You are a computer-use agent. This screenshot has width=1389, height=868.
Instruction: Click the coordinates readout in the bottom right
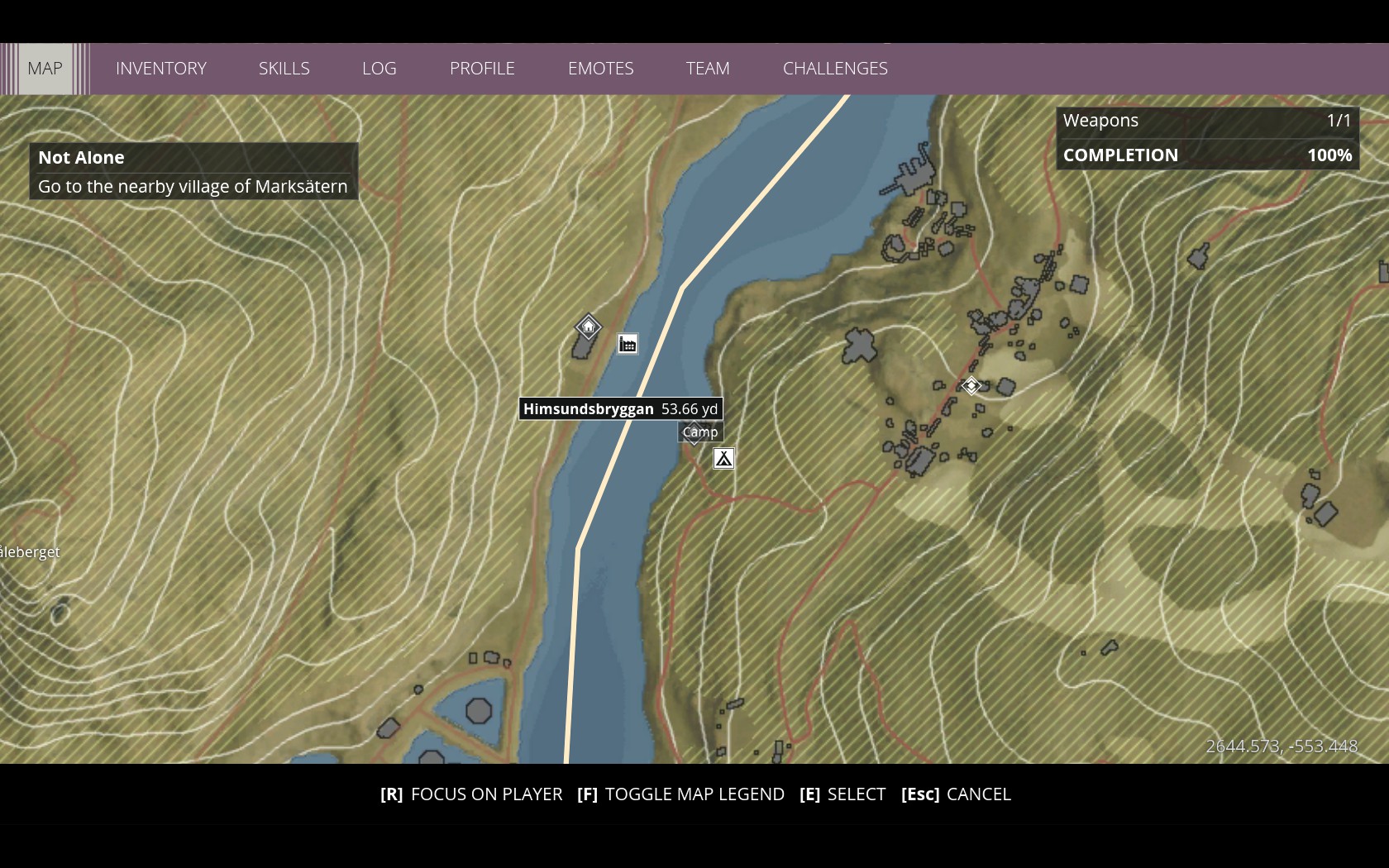[x=1281, y=746]
